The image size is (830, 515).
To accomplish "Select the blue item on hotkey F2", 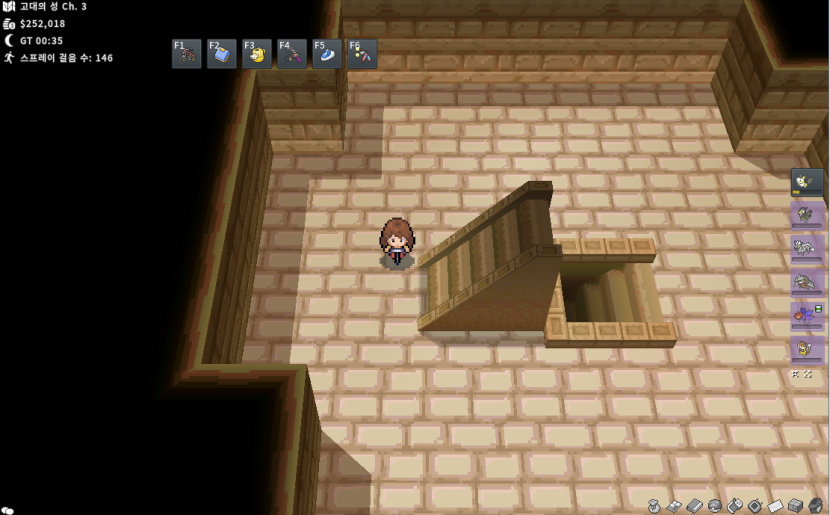I will 222,54.
